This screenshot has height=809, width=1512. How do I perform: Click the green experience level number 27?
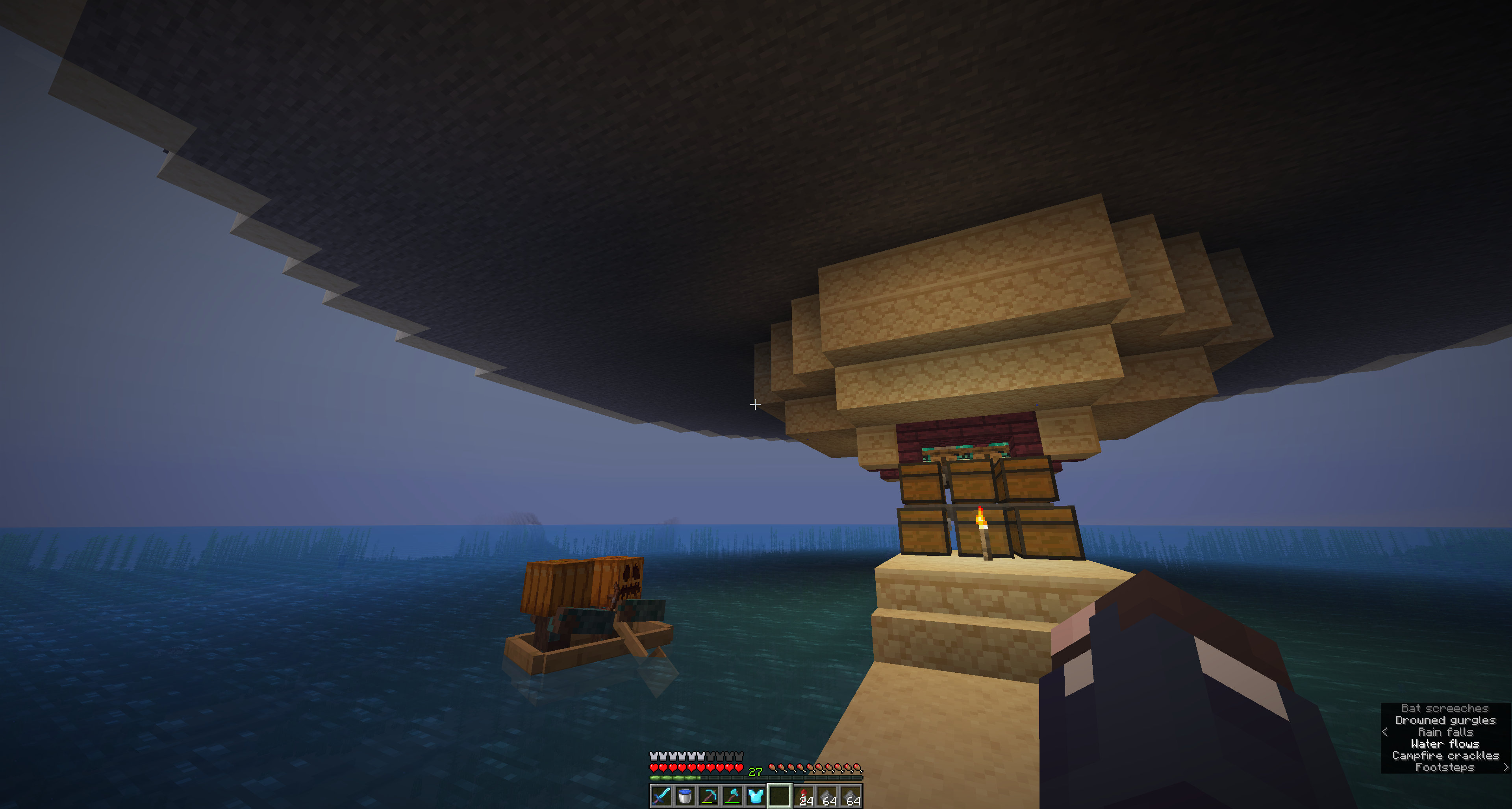tap(755, 772)
